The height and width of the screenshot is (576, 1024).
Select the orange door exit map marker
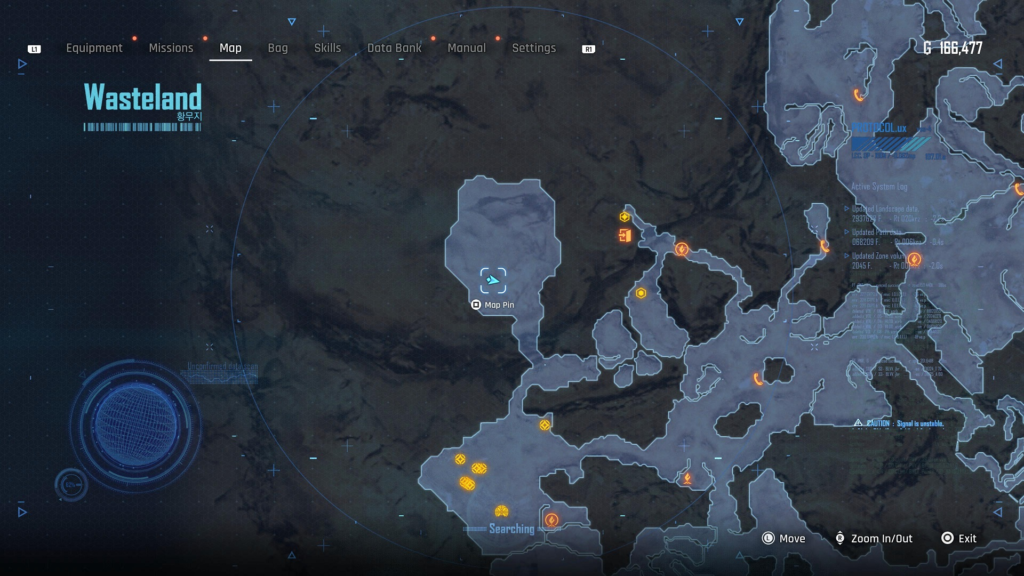click(x=625, y=236)
